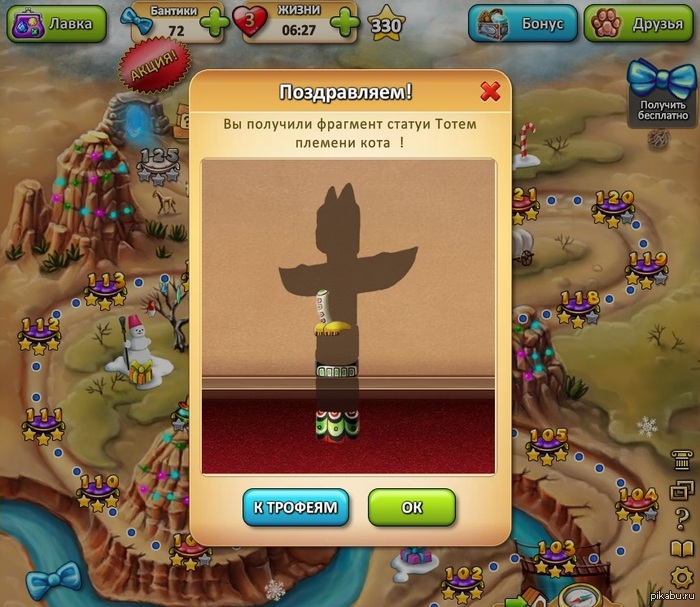Add more Бантики with the green plus
This screenshot has height=607, width=700.
(x=213, y=22)
